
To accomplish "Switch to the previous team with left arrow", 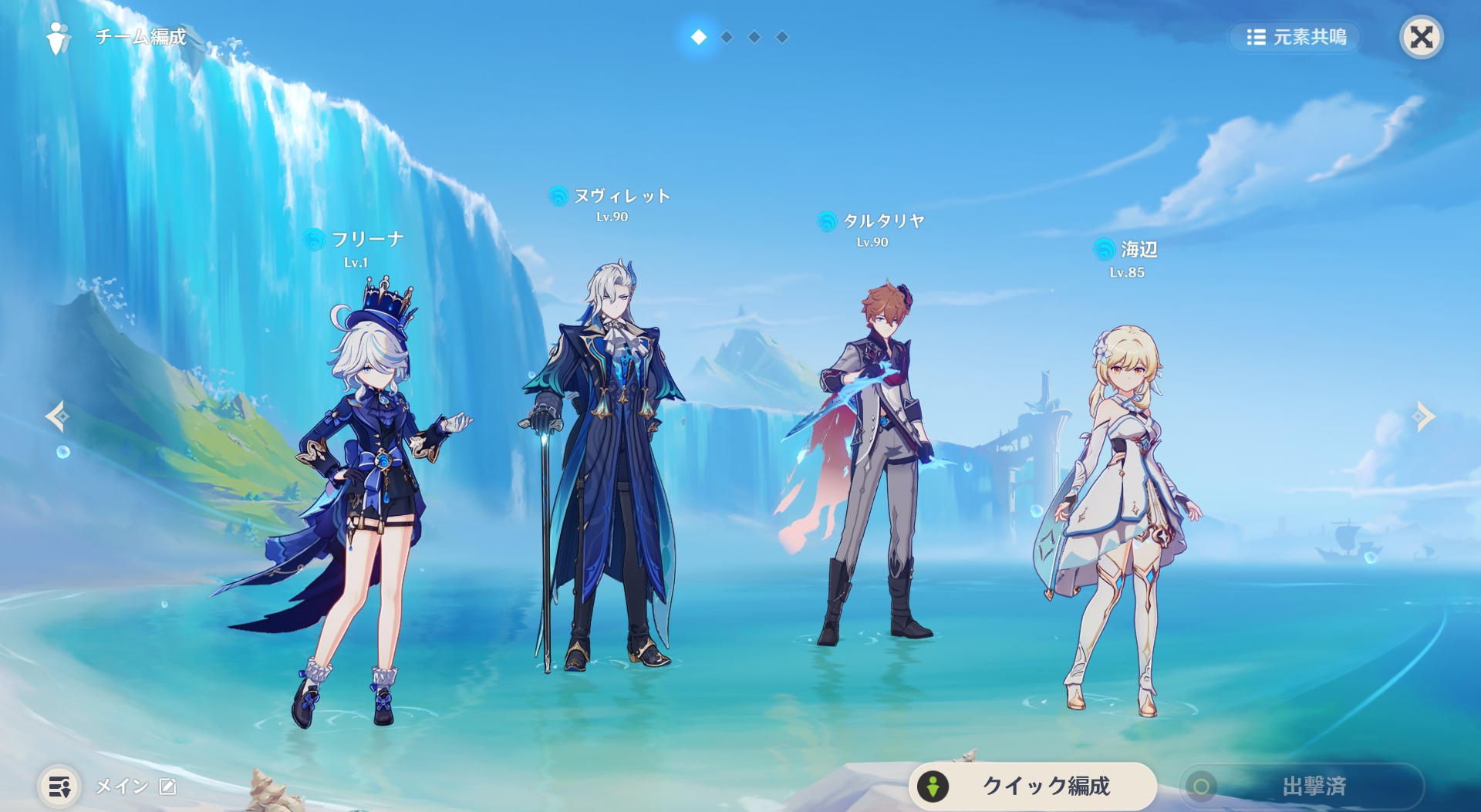I will tap(57, 416).
